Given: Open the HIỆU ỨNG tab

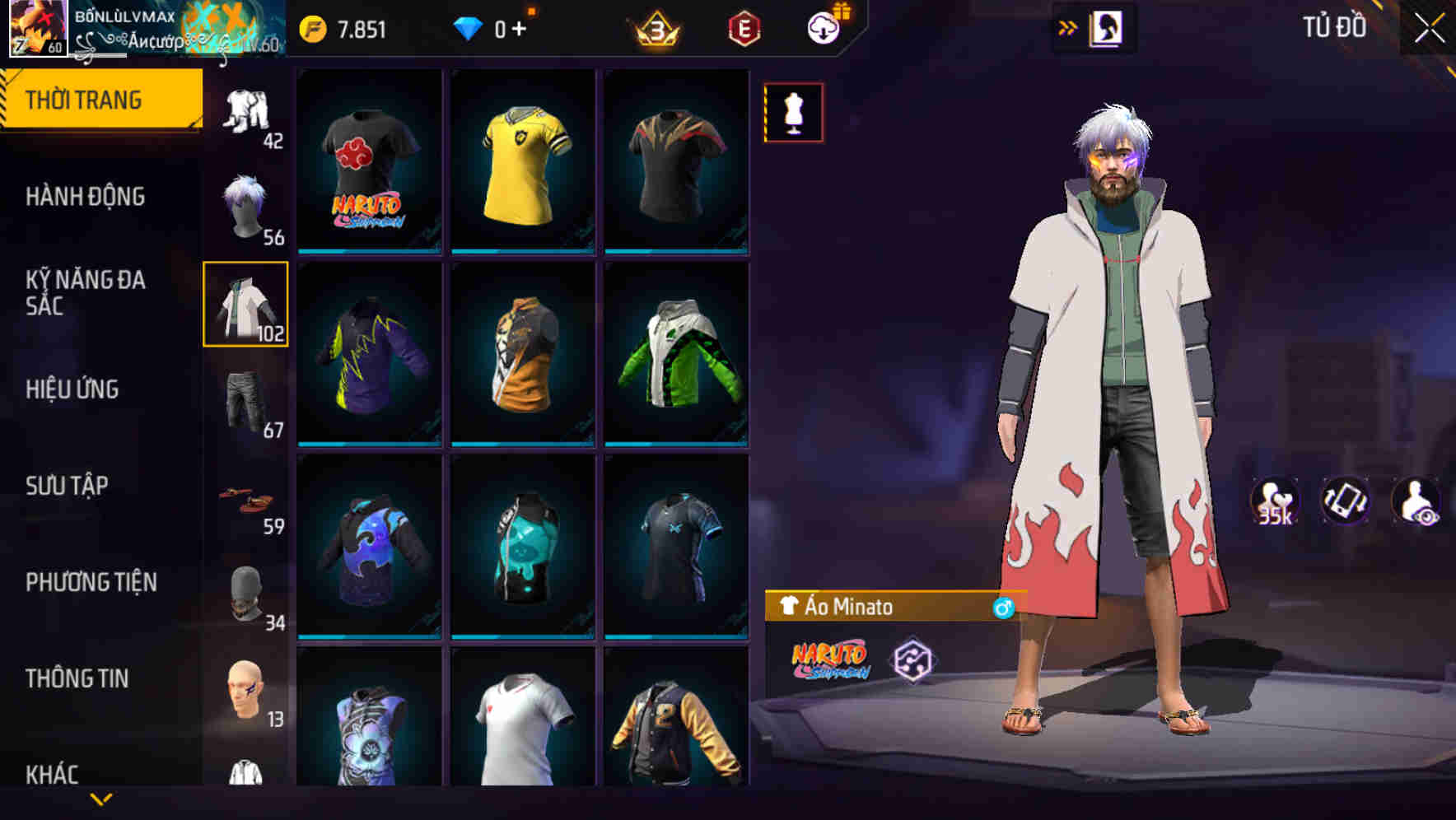Looking at the screenshot, I should tap(74, 389).
